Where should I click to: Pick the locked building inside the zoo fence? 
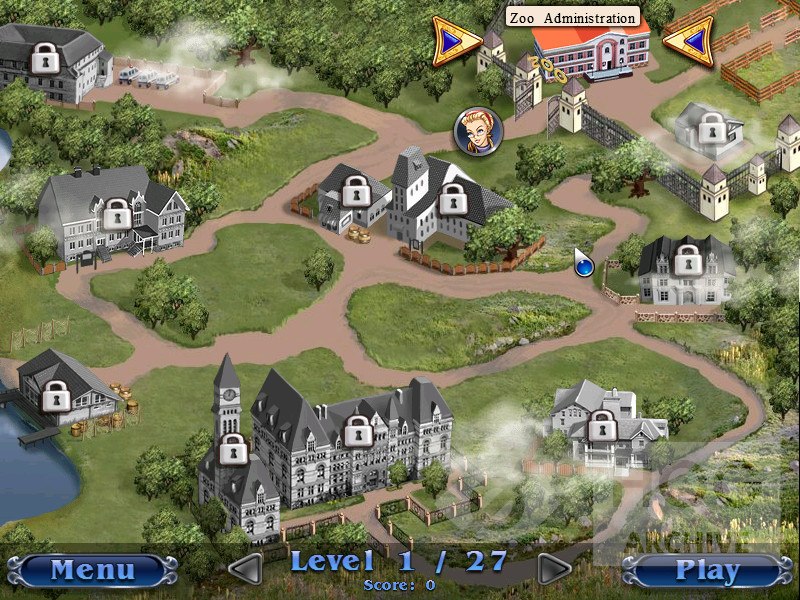(710, 127)
